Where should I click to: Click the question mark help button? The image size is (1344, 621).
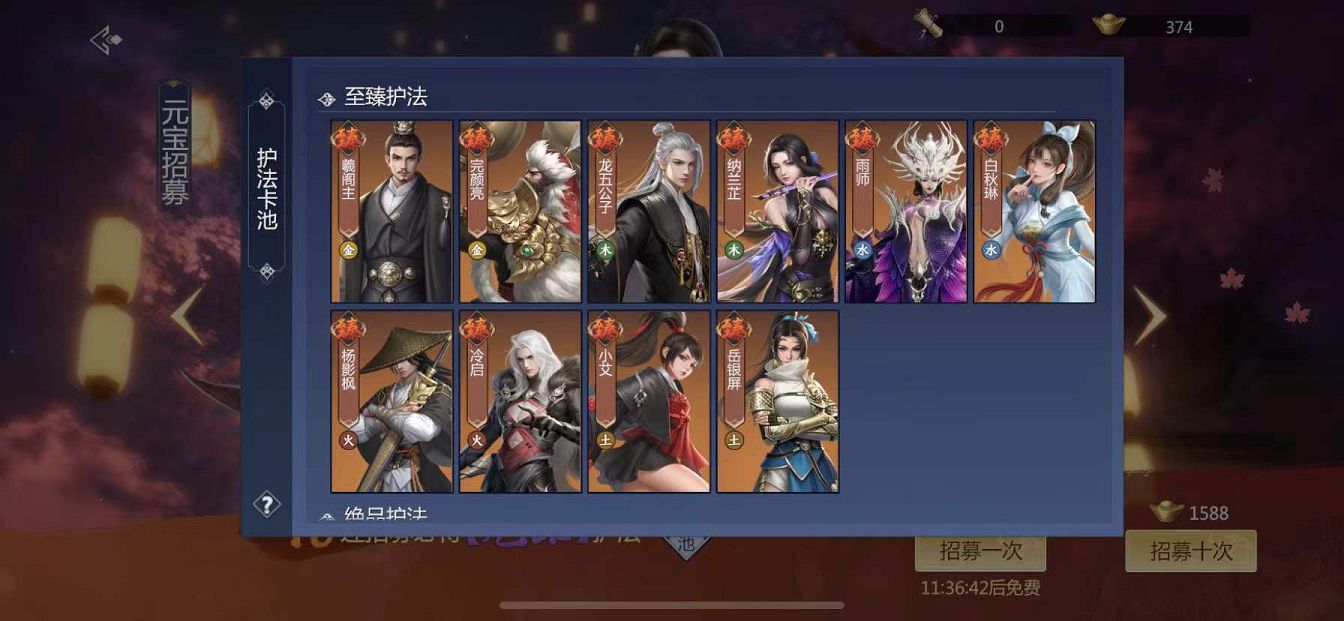pyautogui.click(x=267, y=504)
